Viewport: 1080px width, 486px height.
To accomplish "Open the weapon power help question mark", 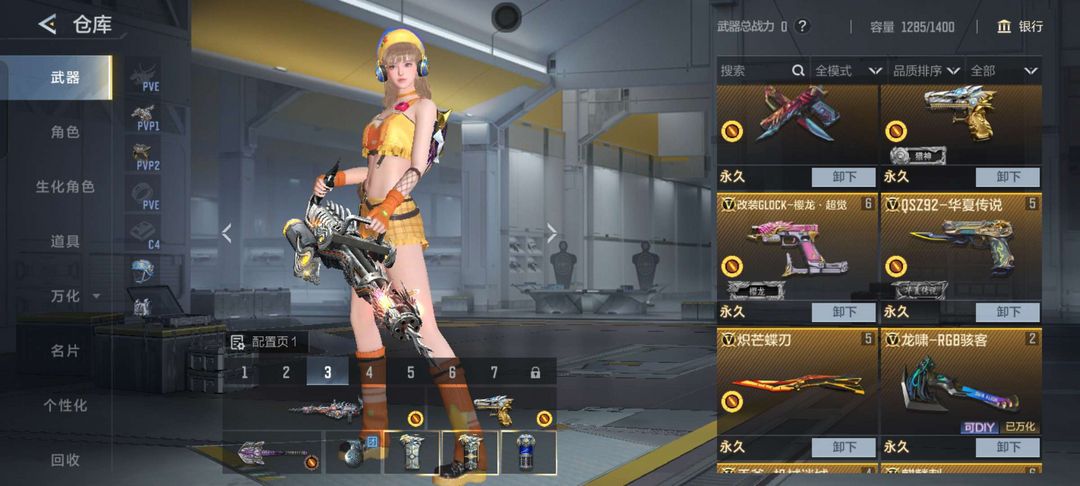I will pos(802,27).
